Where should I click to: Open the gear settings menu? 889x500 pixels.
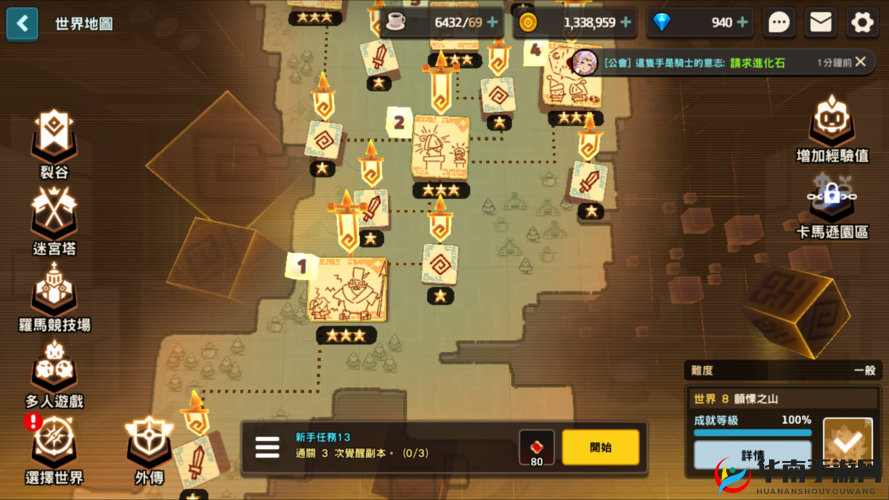862,22
